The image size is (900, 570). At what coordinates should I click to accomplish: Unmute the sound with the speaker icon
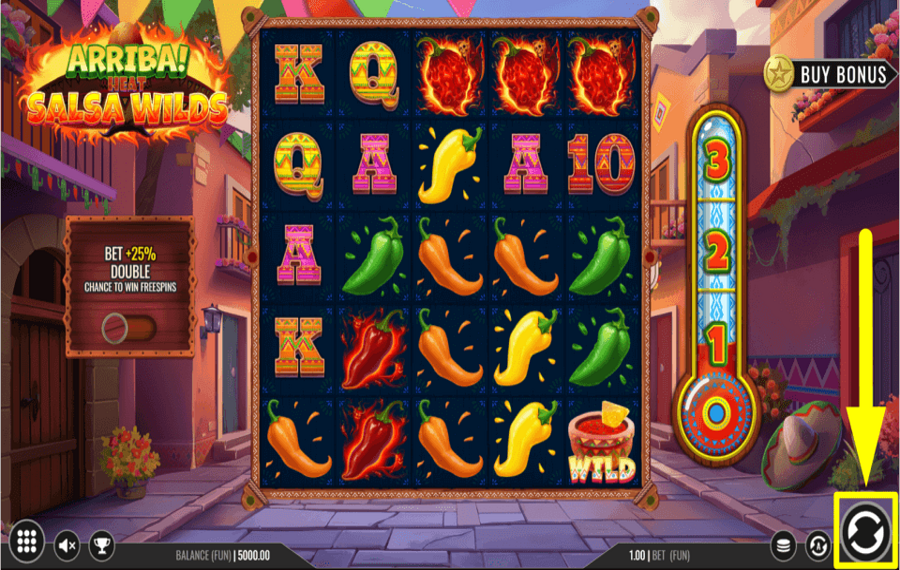click(66, 544)
